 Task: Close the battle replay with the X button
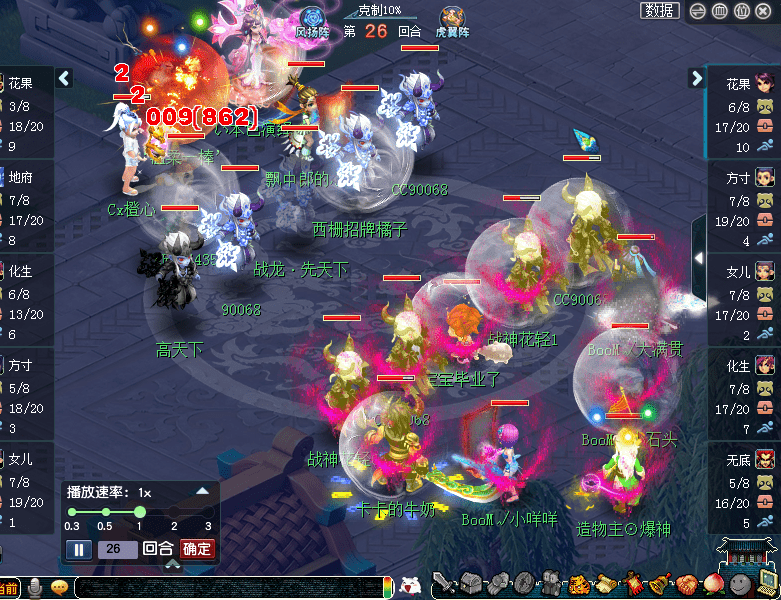[x=764, y=11]
